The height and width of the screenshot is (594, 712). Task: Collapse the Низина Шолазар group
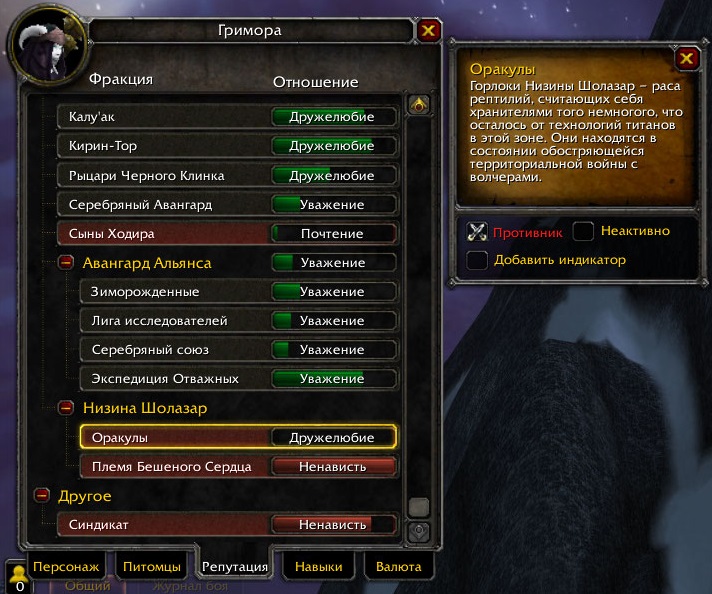[66, 408]
